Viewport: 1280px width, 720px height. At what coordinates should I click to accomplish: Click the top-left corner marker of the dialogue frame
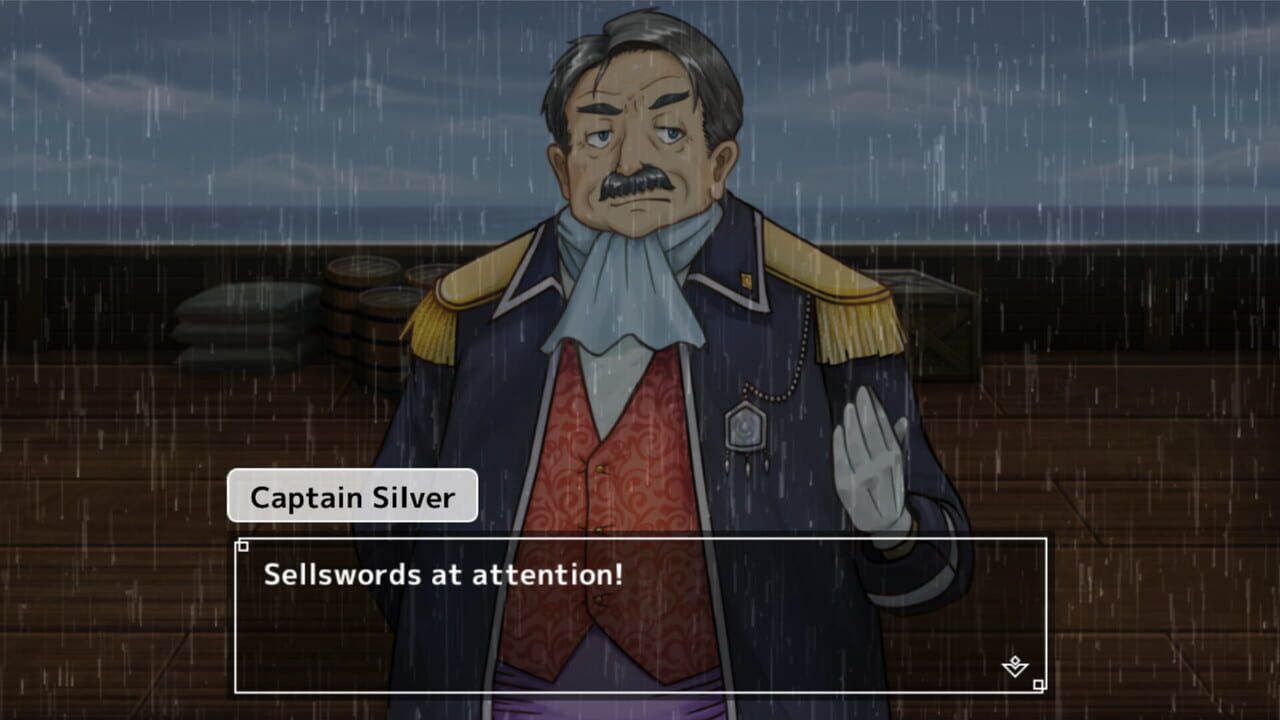tap(241, 546)
